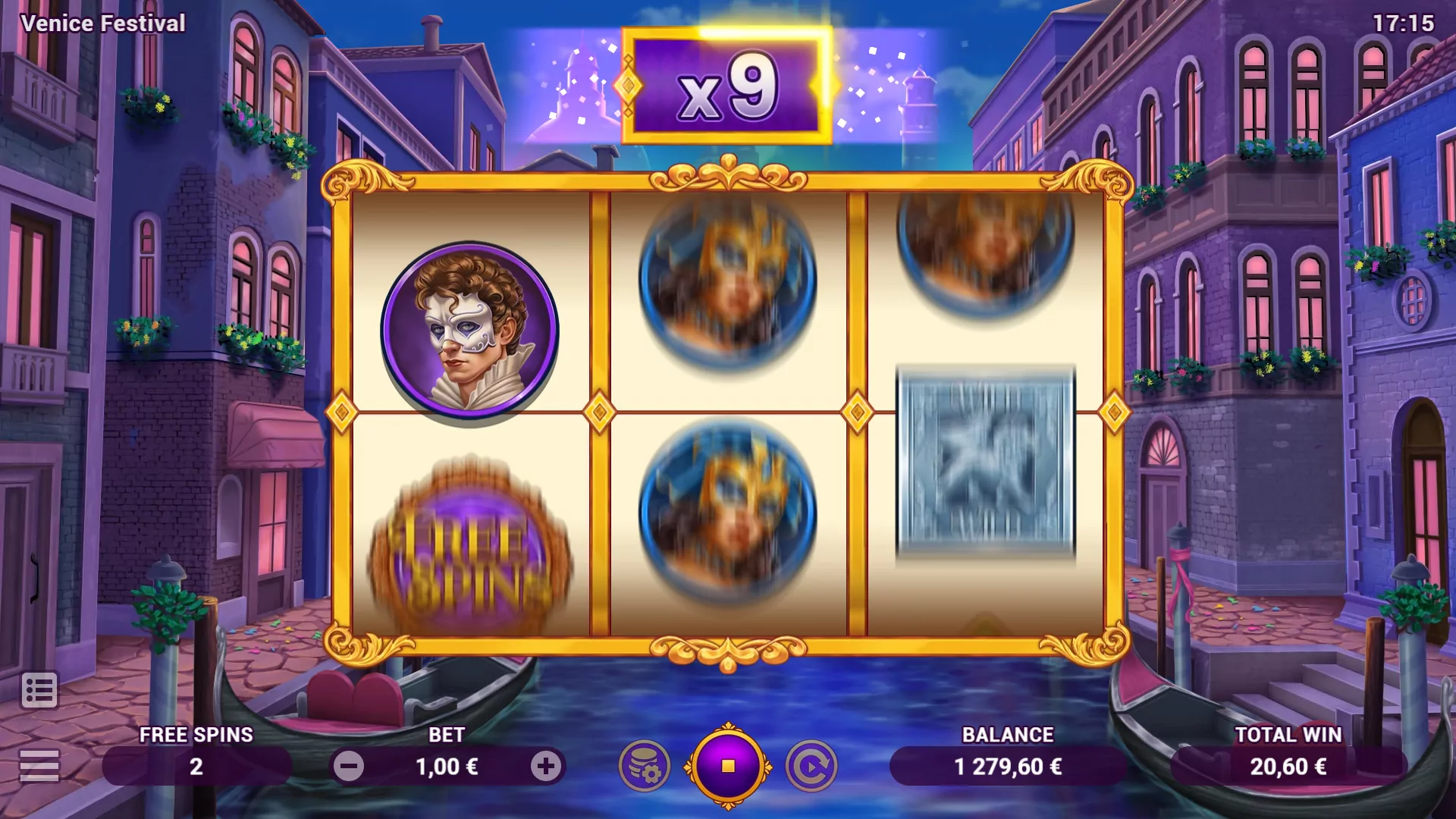Click the BET amount showing 1,00 €
Screen dimensions: 1456x819
point(447,767)
